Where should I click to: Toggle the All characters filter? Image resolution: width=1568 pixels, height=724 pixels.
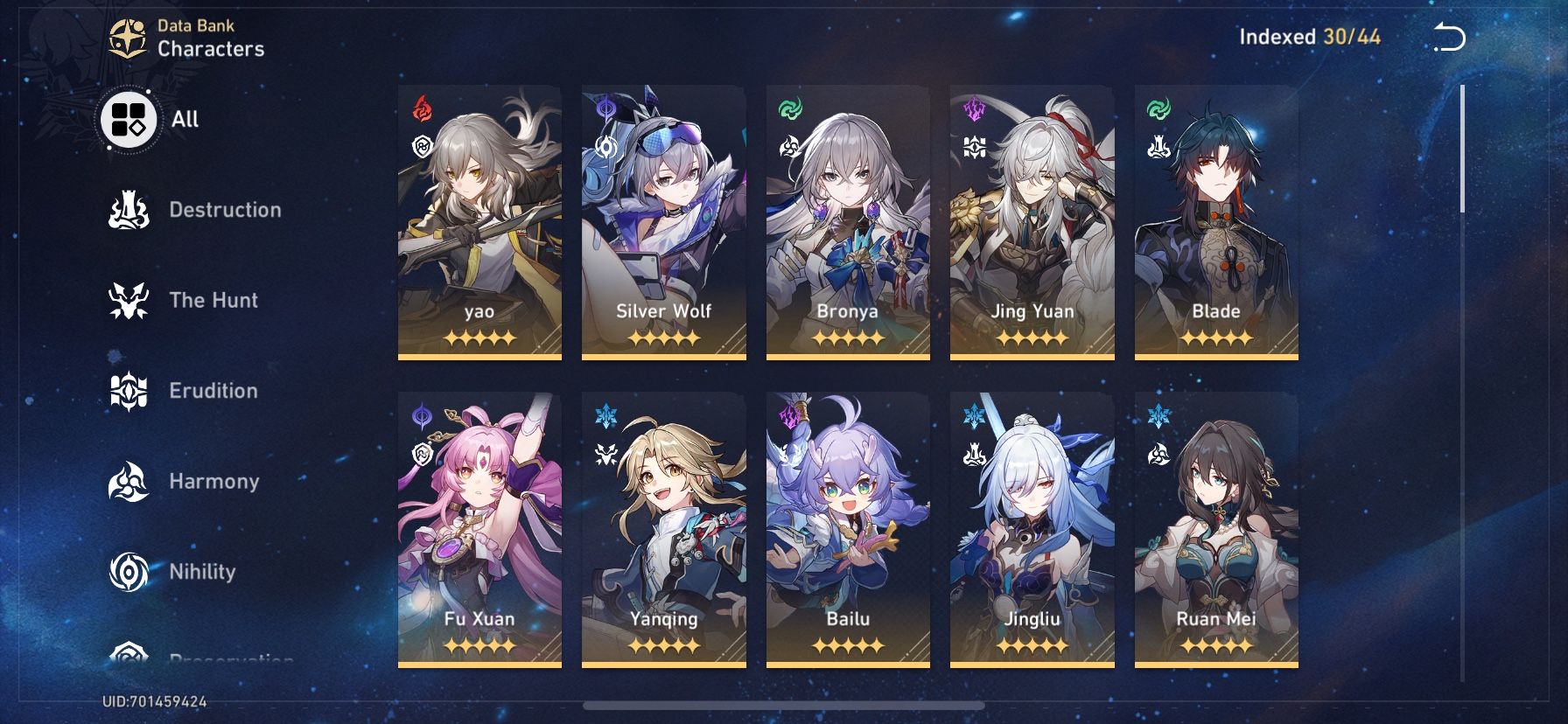tap(129, 120)
